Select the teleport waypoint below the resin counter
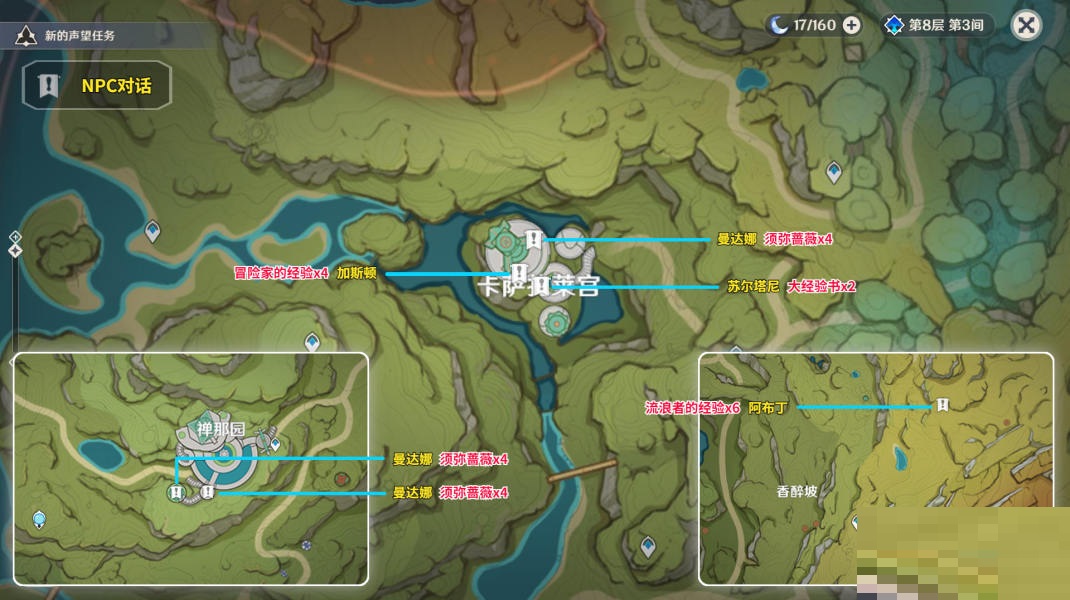 (833, 172)
